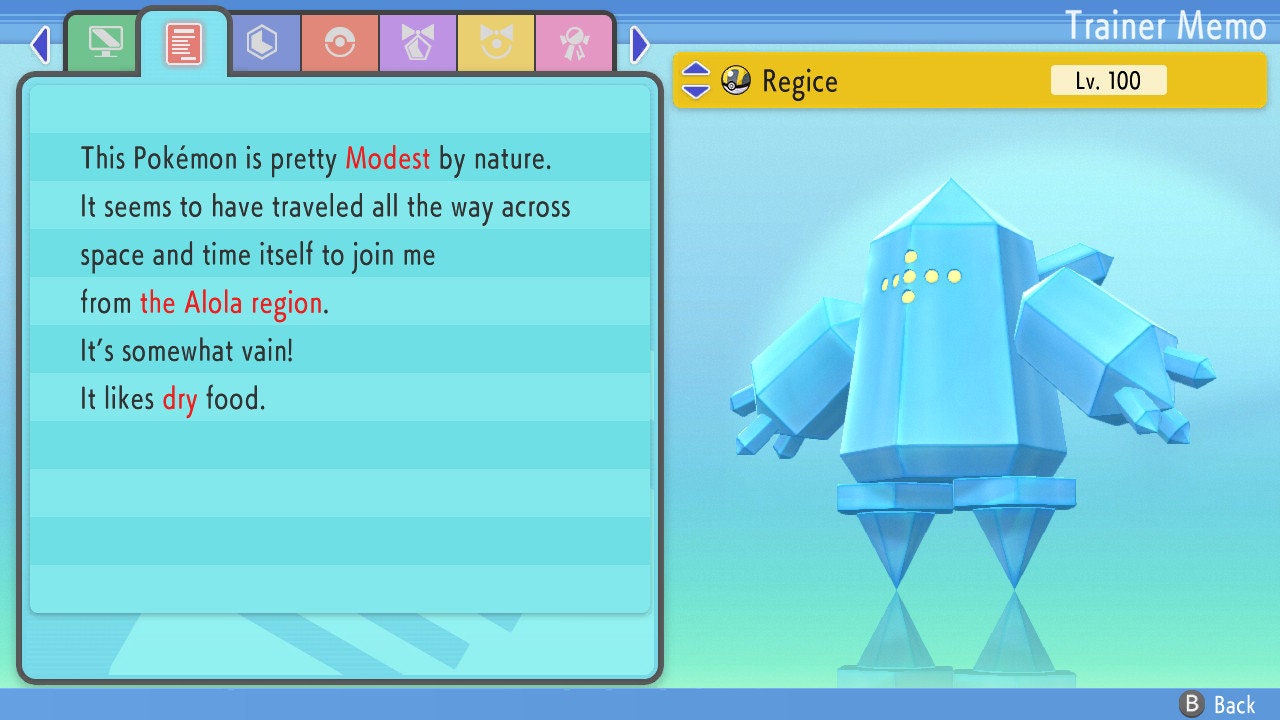Screen dimensions: 1280x720
Task: Open the blue hexagon stats tab
Action: point(262,42)
